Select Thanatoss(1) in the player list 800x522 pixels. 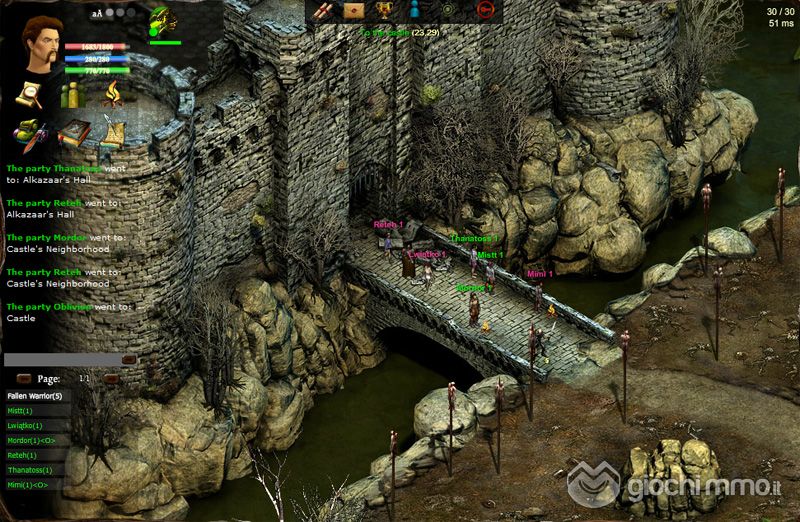(31, 470)
